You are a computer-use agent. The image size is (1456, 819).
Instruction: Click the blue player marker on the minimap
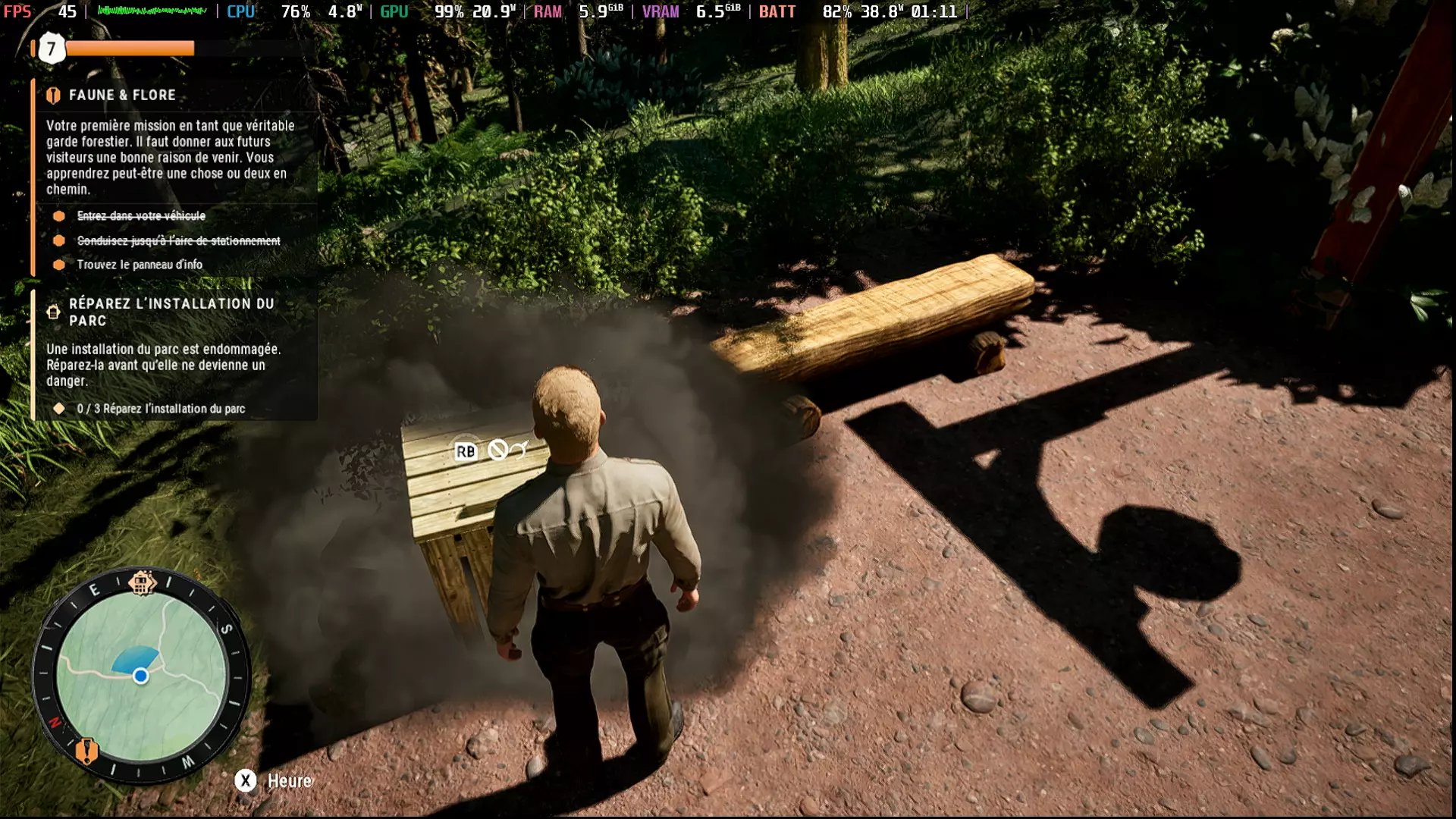click(140, 676)
